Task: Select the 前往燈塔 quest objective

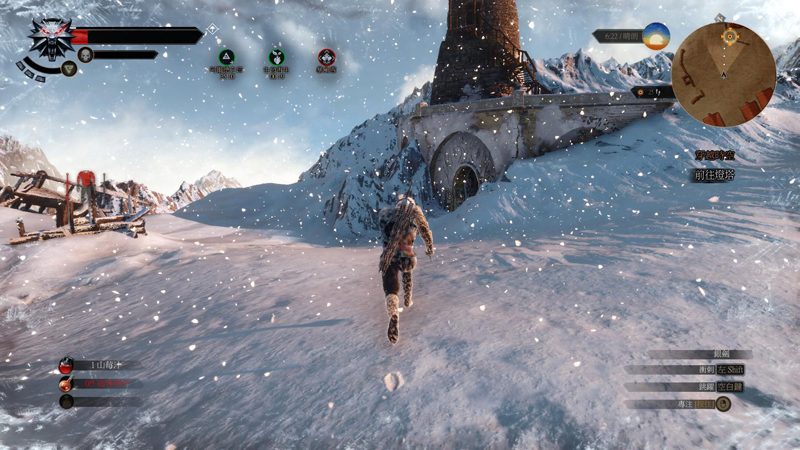Action: tap(715, 175)
